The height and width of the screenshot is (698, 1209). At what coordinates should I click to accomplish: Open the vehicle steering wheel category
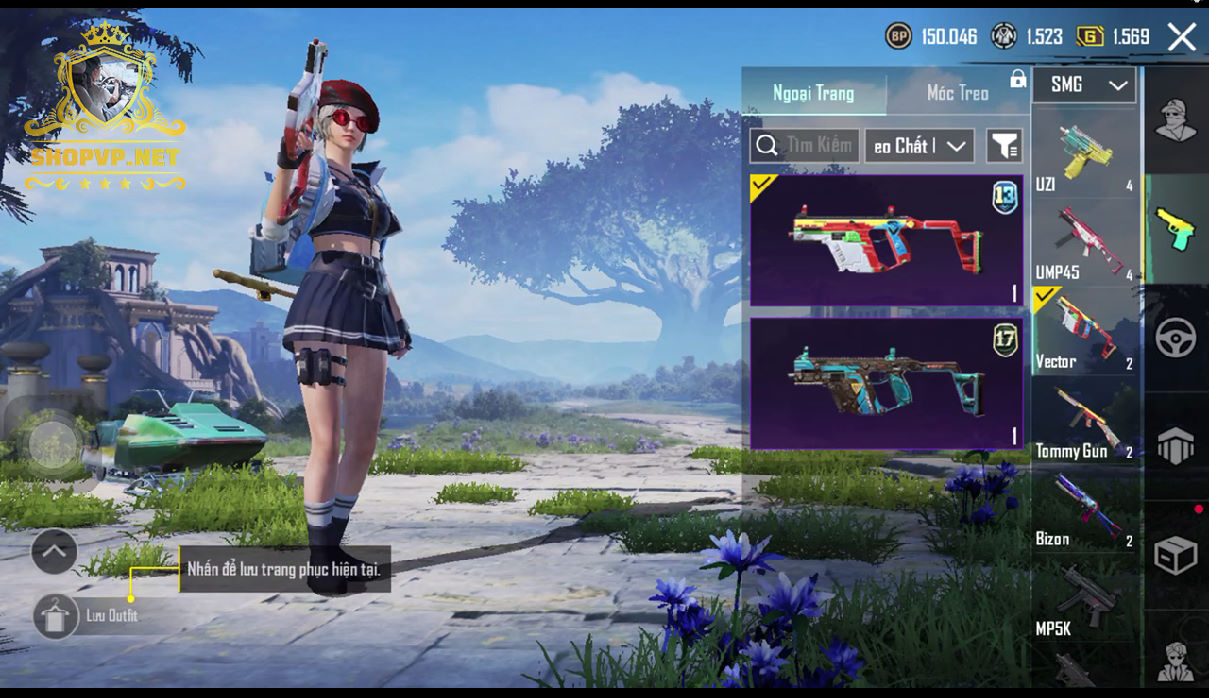1176,338
